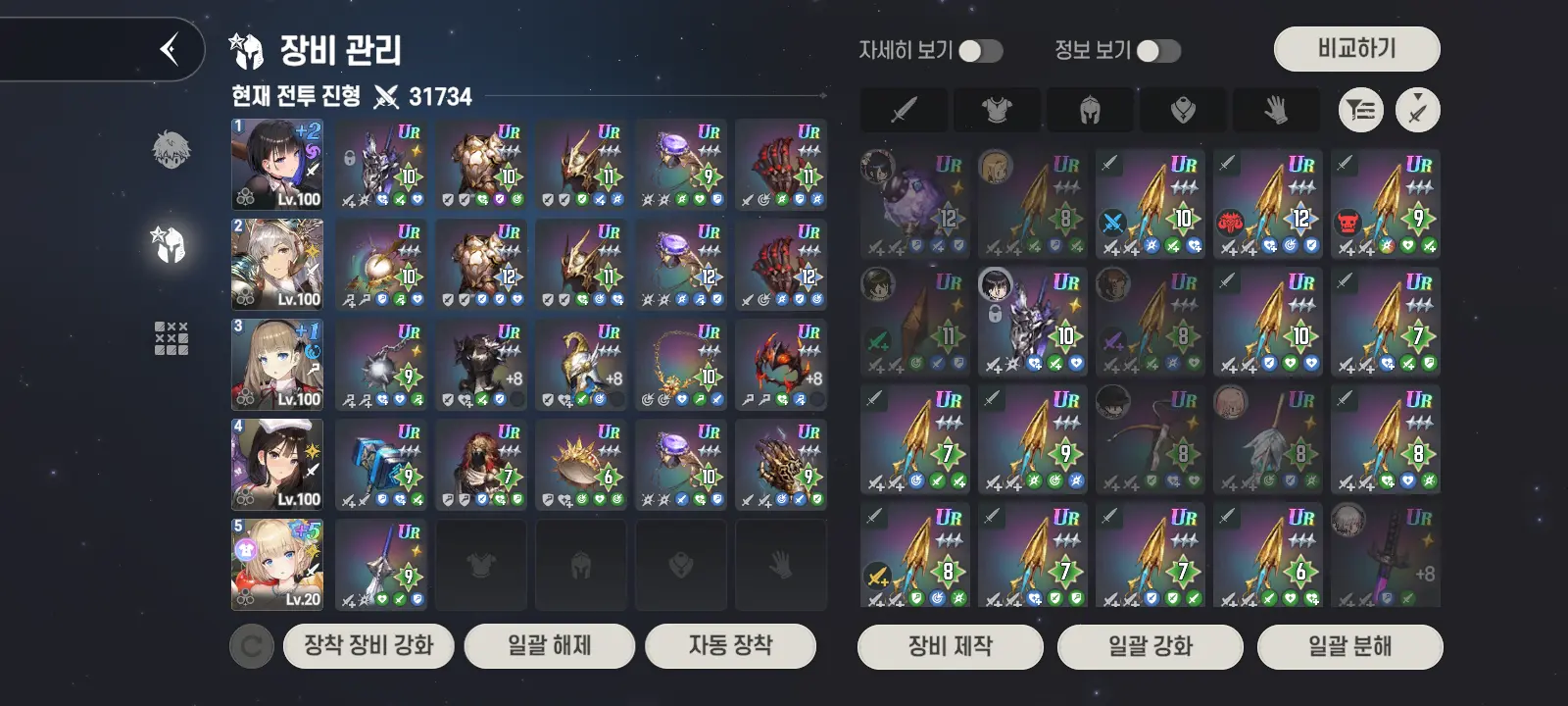Select the Lv.20 blonde character portrait

[277, 565]
